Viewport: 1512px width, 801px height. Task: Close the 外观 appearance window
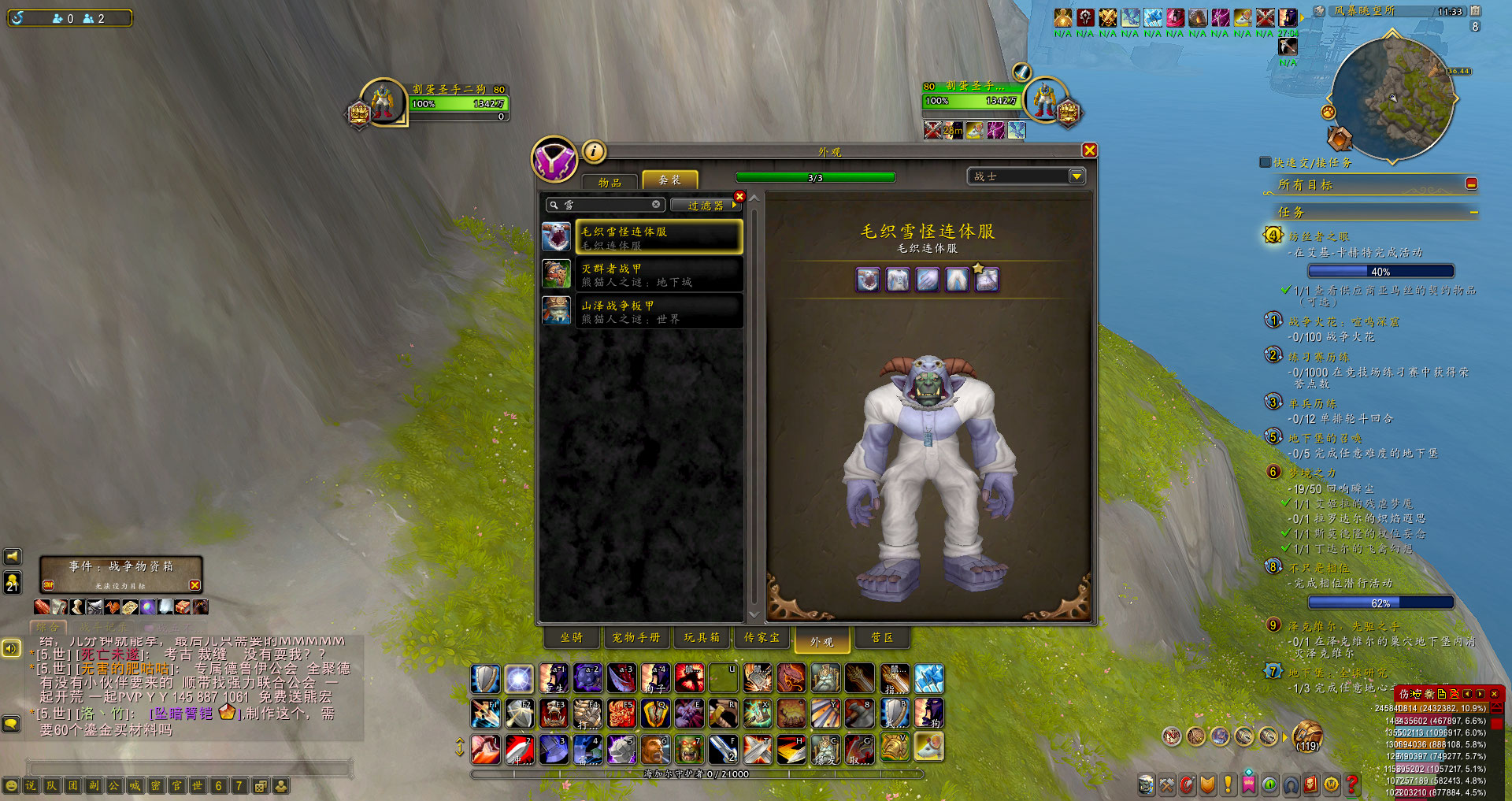pos(1089,150)
